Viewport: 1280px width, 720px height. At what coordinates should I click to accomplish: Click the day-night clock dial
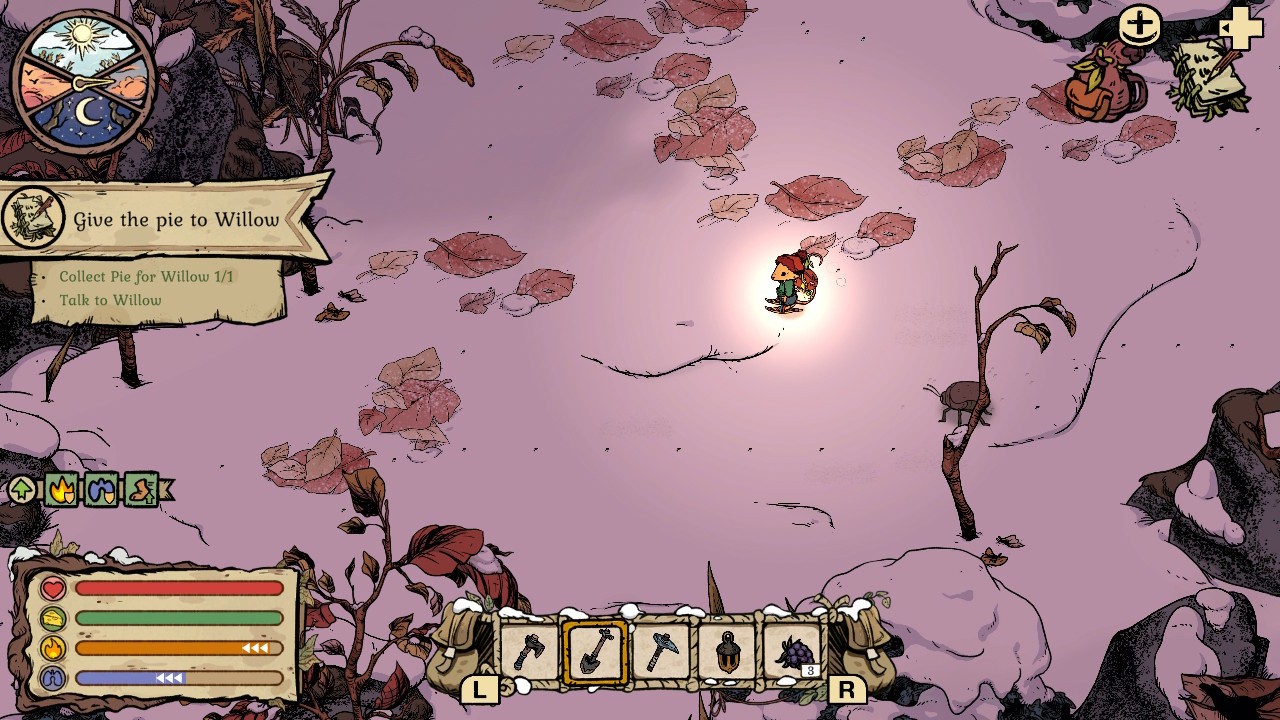pos(84,81)
